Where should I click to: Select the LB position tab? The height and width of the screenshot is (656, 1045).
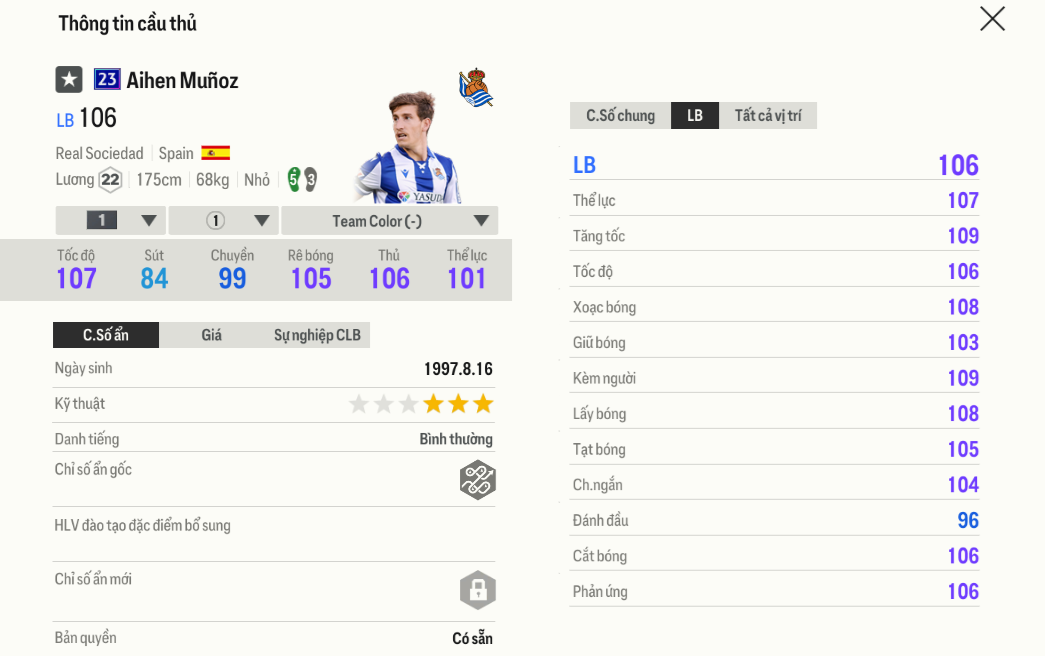[694, 116]
